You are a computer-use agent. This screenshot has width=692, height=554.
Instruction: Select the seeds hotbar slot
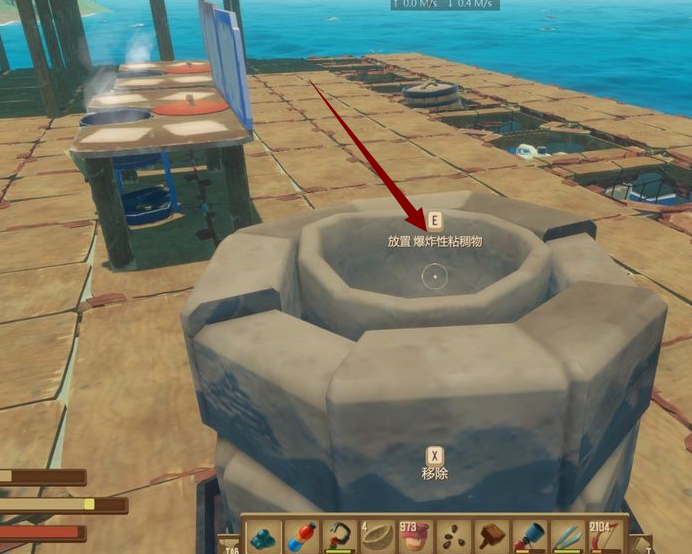pyautogui.click(x=453, y=536)
